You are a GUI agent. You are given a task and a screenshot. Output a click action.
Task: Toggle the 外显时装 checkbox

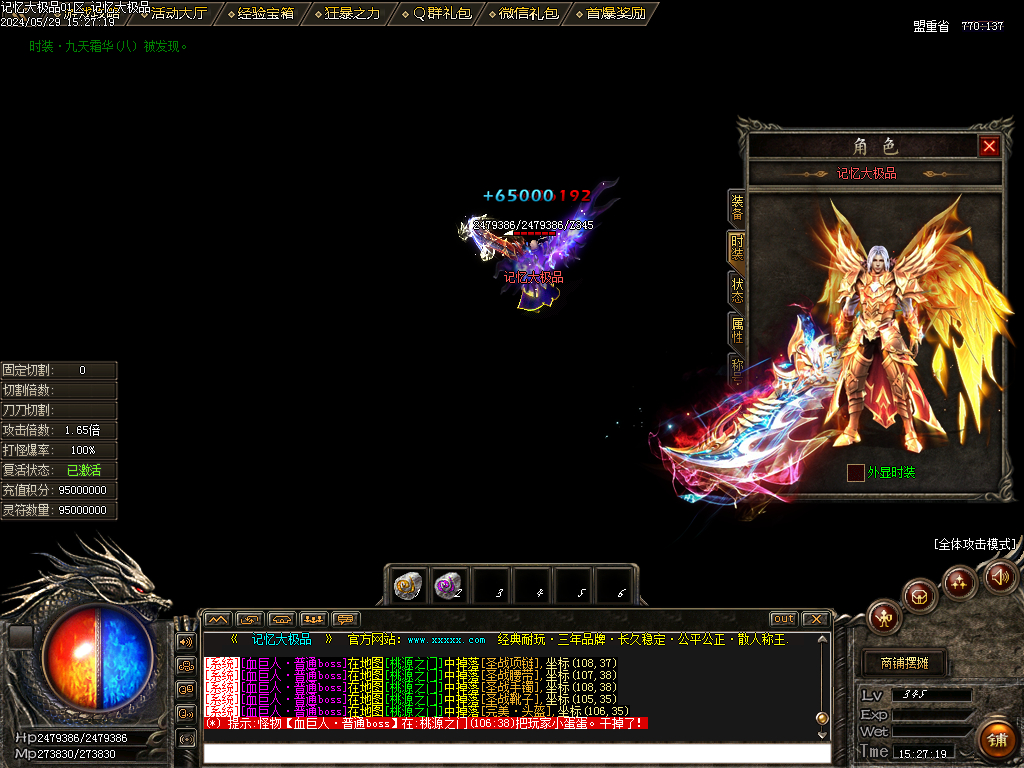pos(856,473)
